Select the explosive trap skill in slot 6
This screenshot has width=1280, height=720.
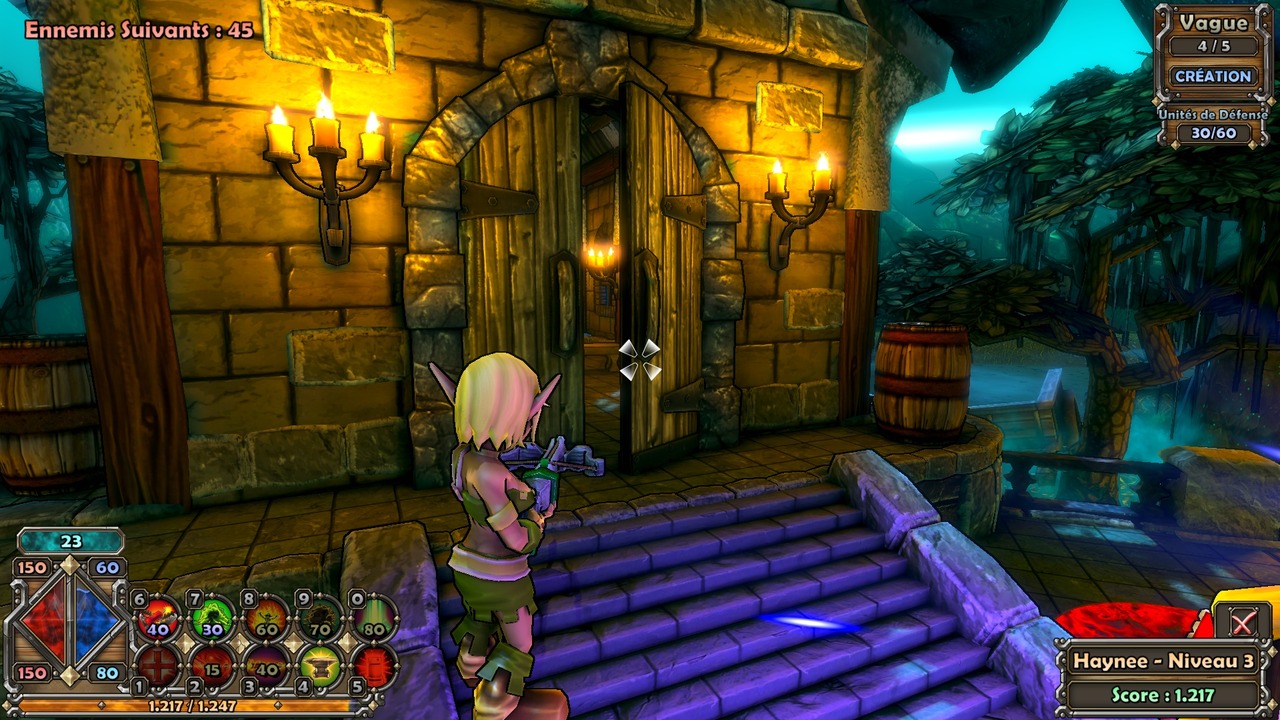pyautogui.click(x=157, y=616)
